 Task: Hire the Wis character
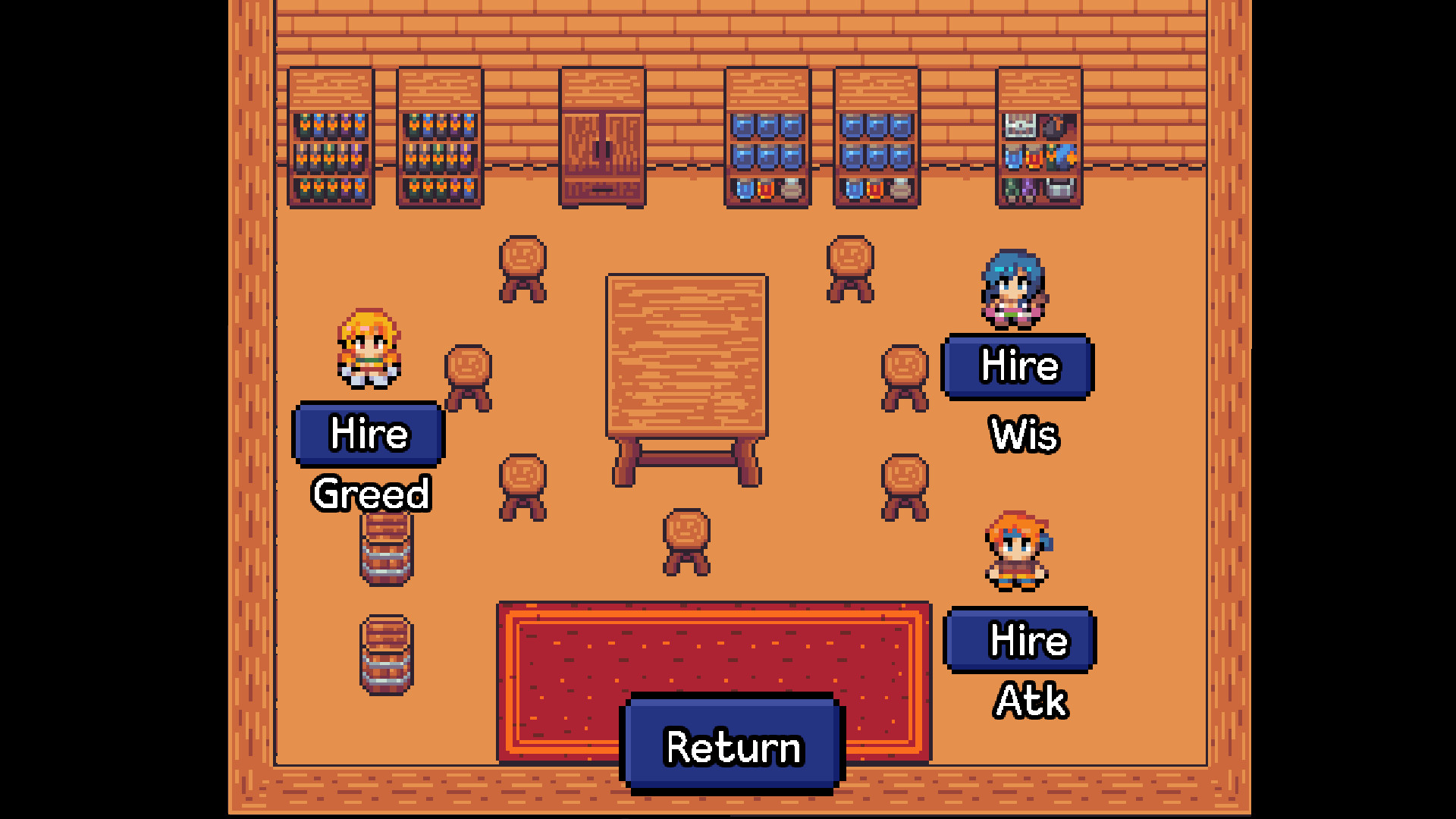(1018, 366)
